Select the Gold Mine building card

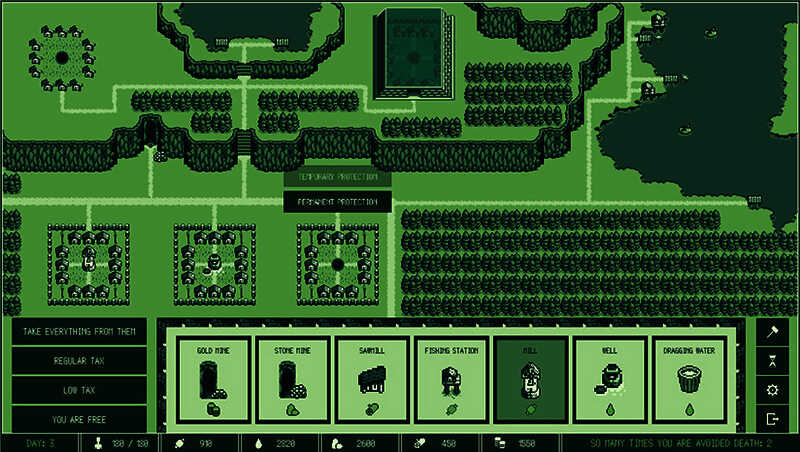(213, 380)
